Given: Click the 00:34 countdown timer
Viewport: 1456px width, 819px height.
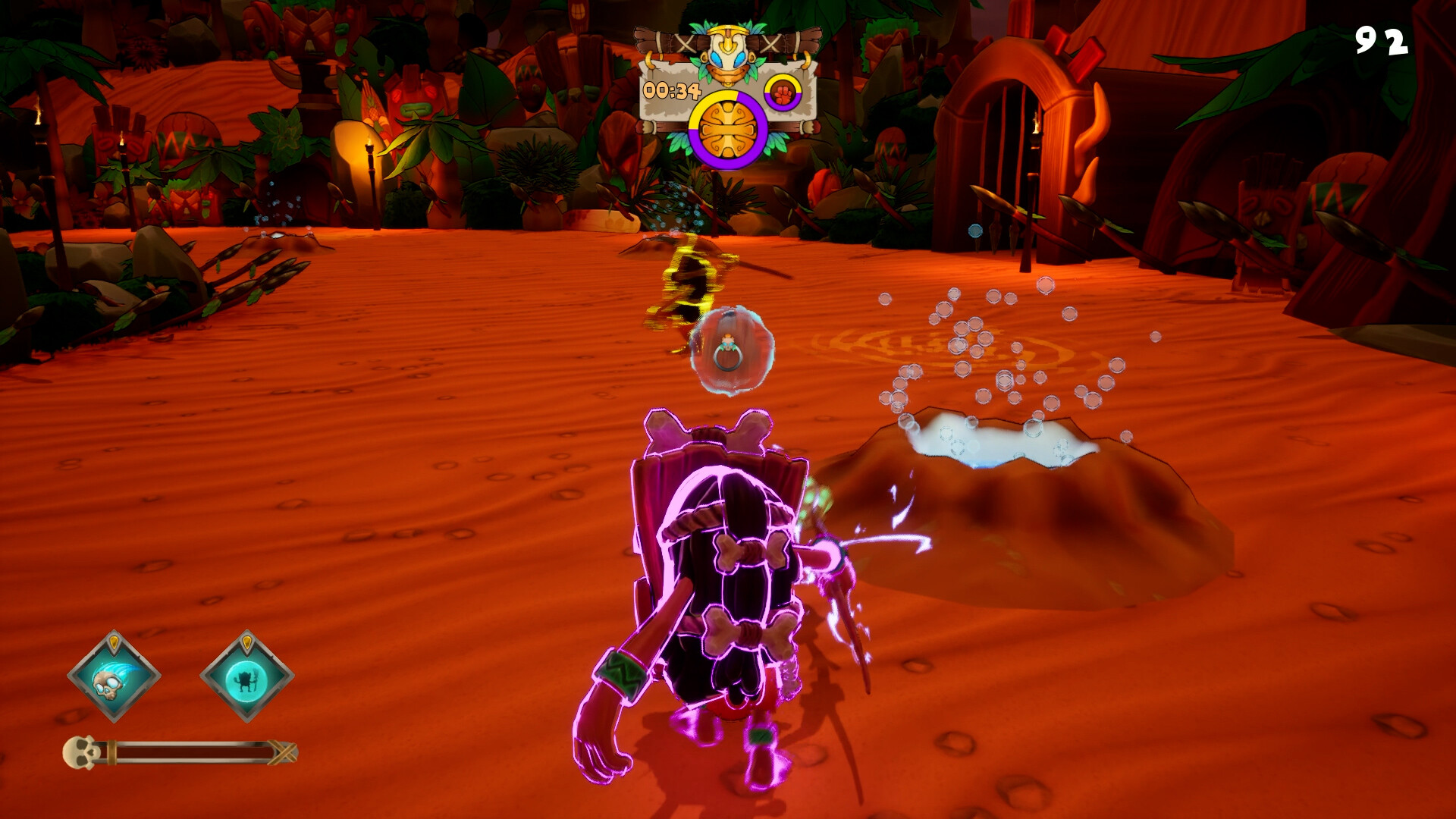Looking at the screenshot, I should [673, 90].
